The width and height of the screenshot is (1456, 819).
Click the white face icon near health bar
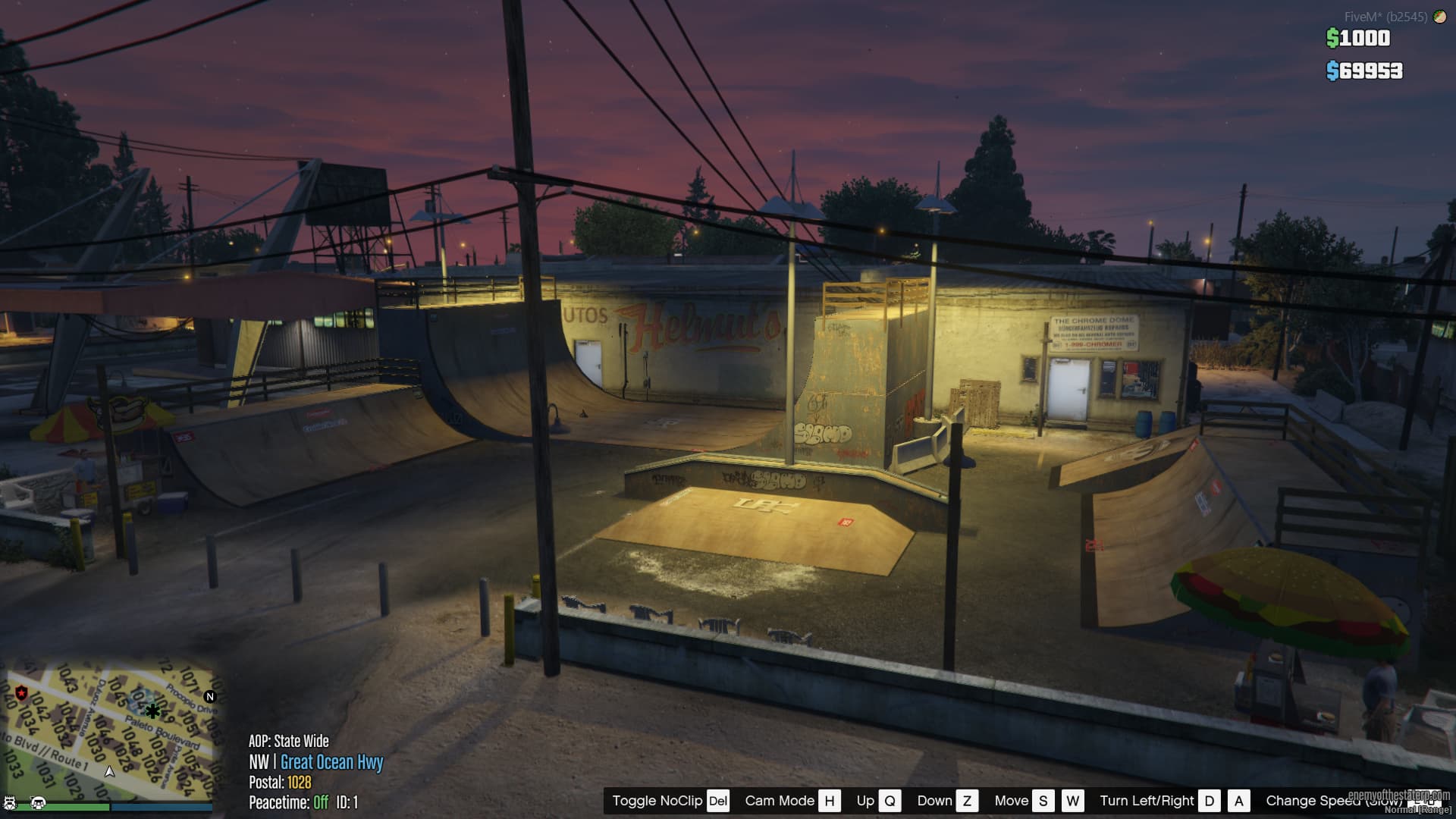(39, 804)
